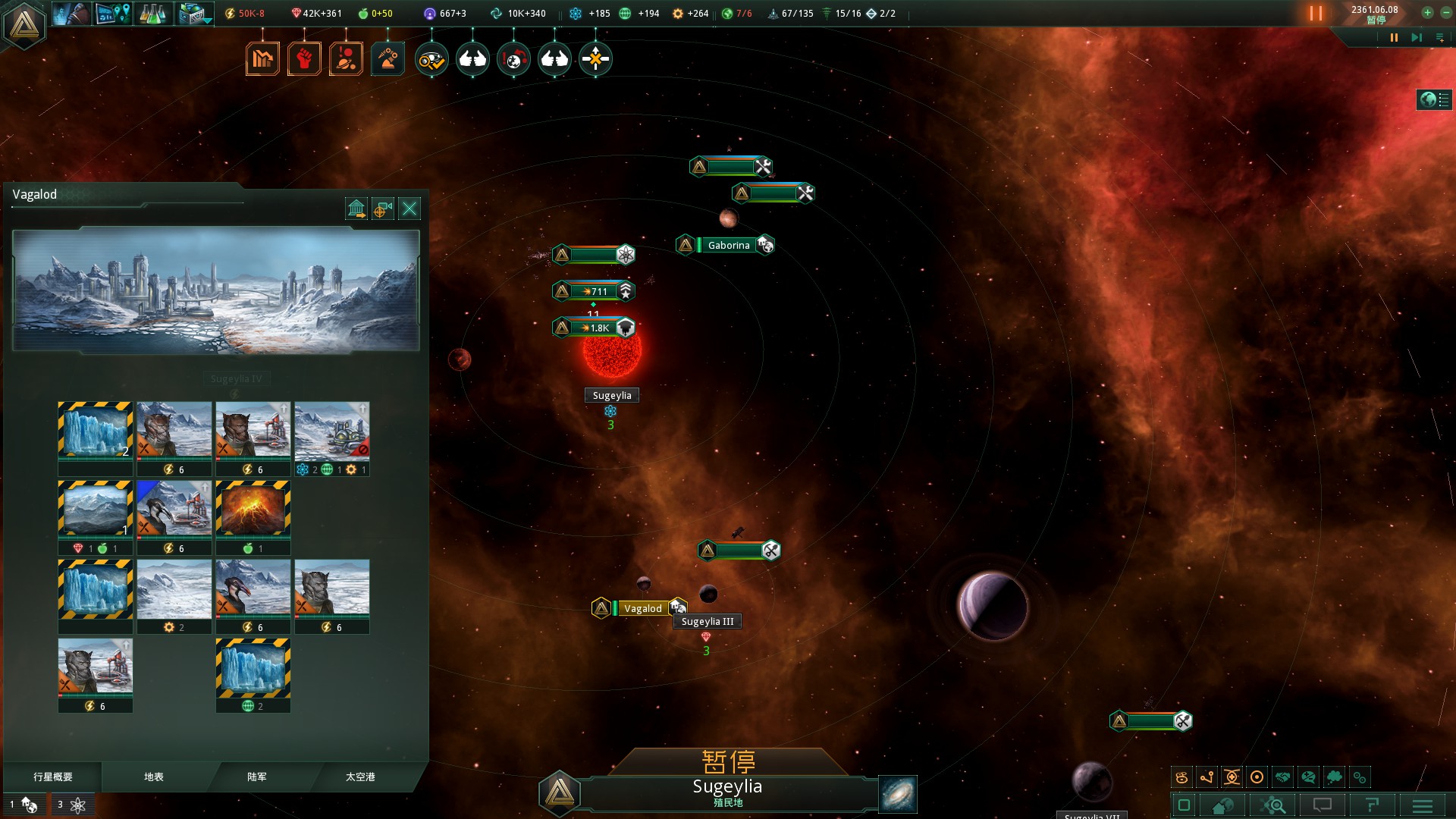Viewport: 1456px width, 819px height.
Task: Increase game speed with plus button
Action: pyautogui.click(x=1427, y=13)
